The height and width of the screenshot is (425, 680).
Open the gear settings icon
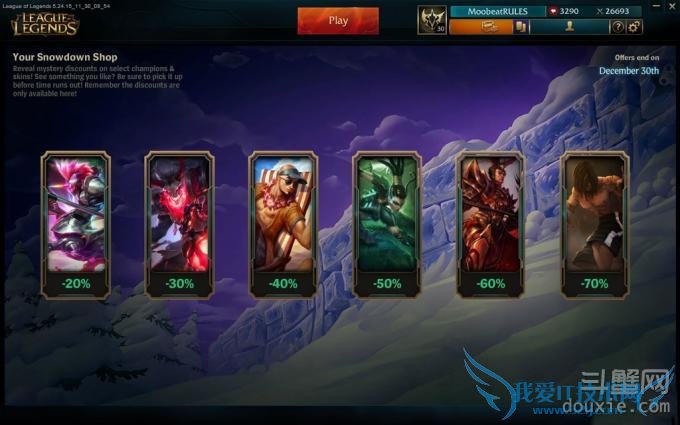[x=634, y=27]
